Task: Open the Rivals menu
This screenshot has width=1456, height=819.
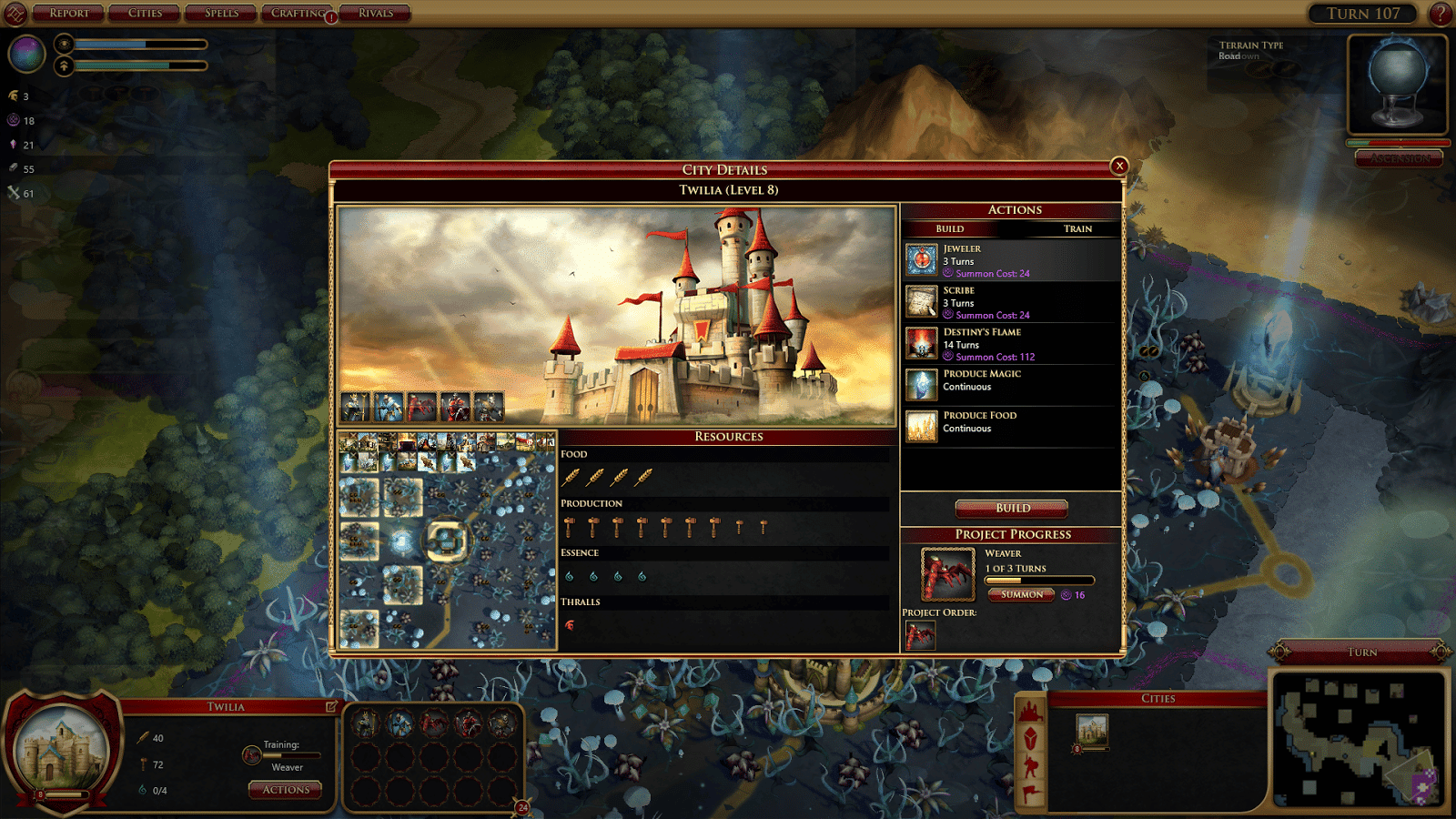Action: (376, 14)
